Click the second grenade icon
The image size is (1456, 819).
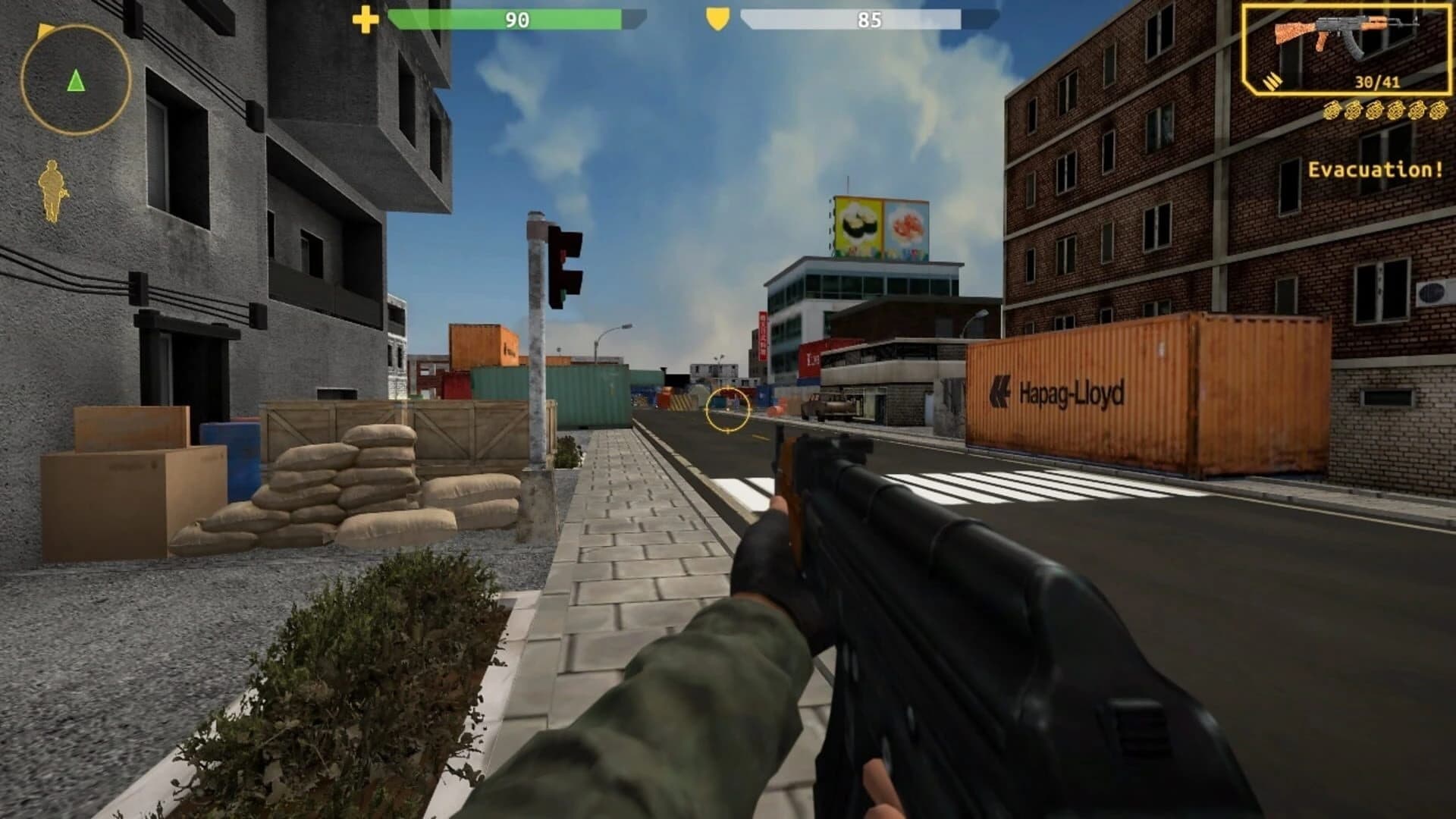coord(1354,111)
